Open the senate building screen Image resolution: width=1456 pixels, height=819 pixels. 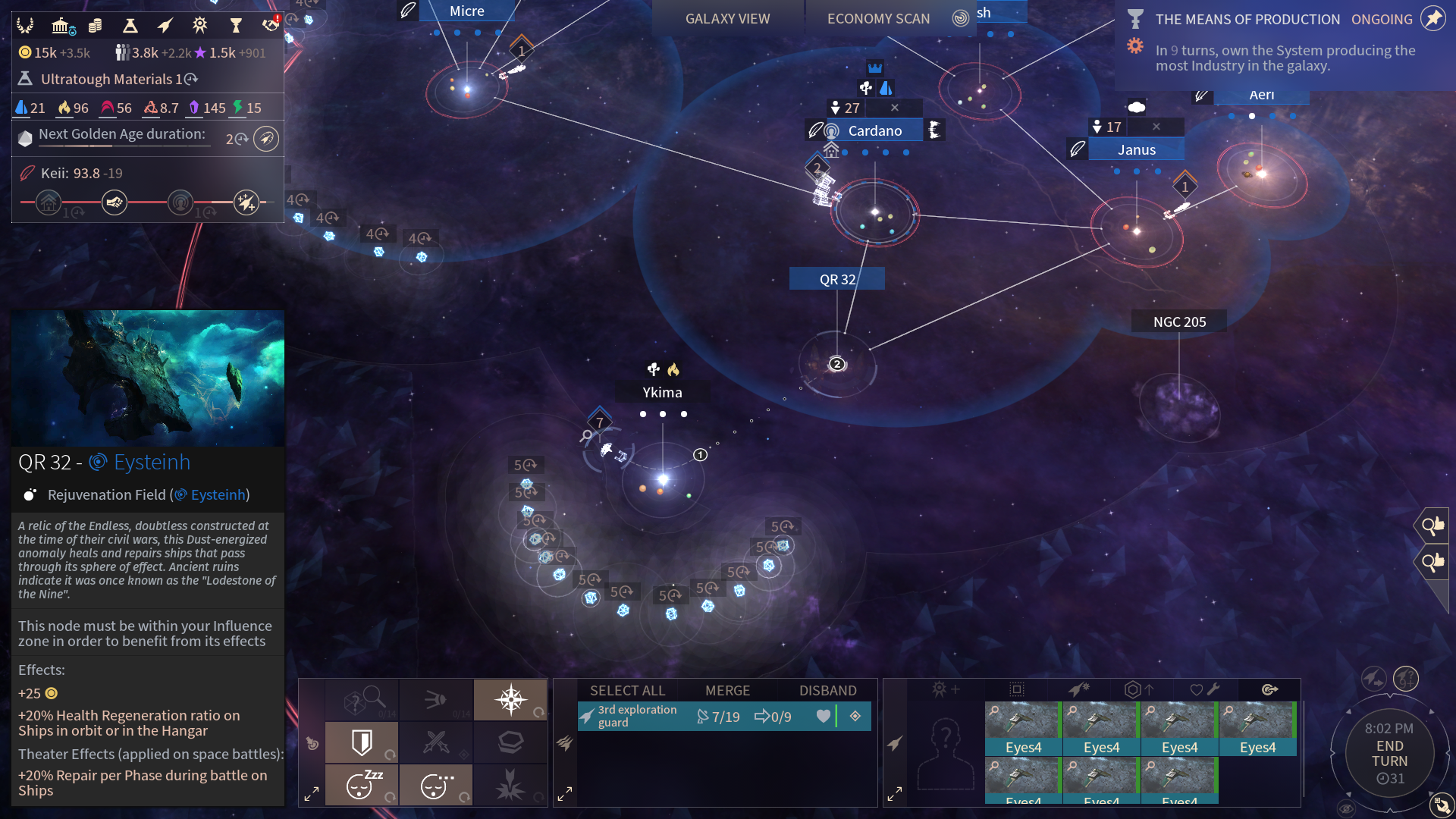(61, 27)
